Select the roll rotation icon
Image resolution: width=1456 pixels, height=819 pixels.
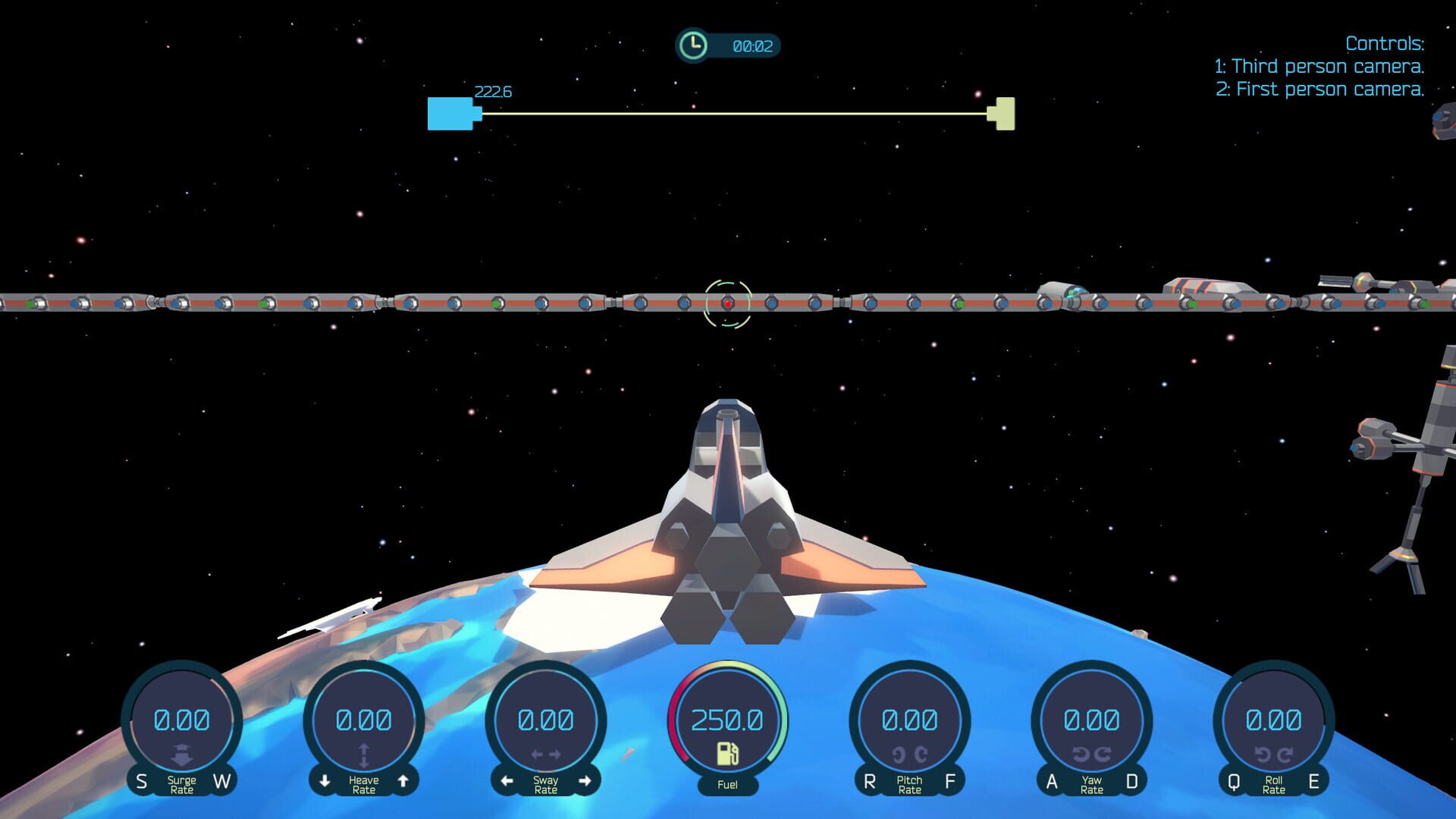(x=1273, y=754)
